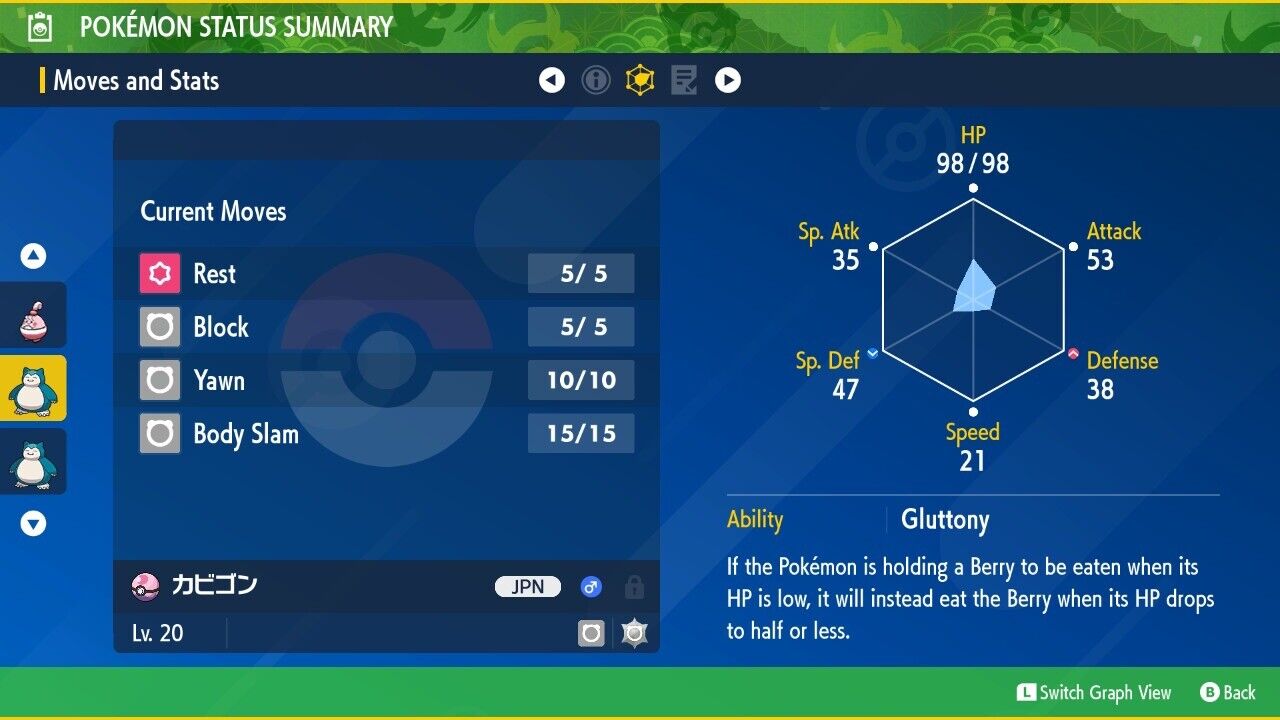Click the Body Slam move
The width and height of the screenshot is (1280, 720).
point(386,434)
